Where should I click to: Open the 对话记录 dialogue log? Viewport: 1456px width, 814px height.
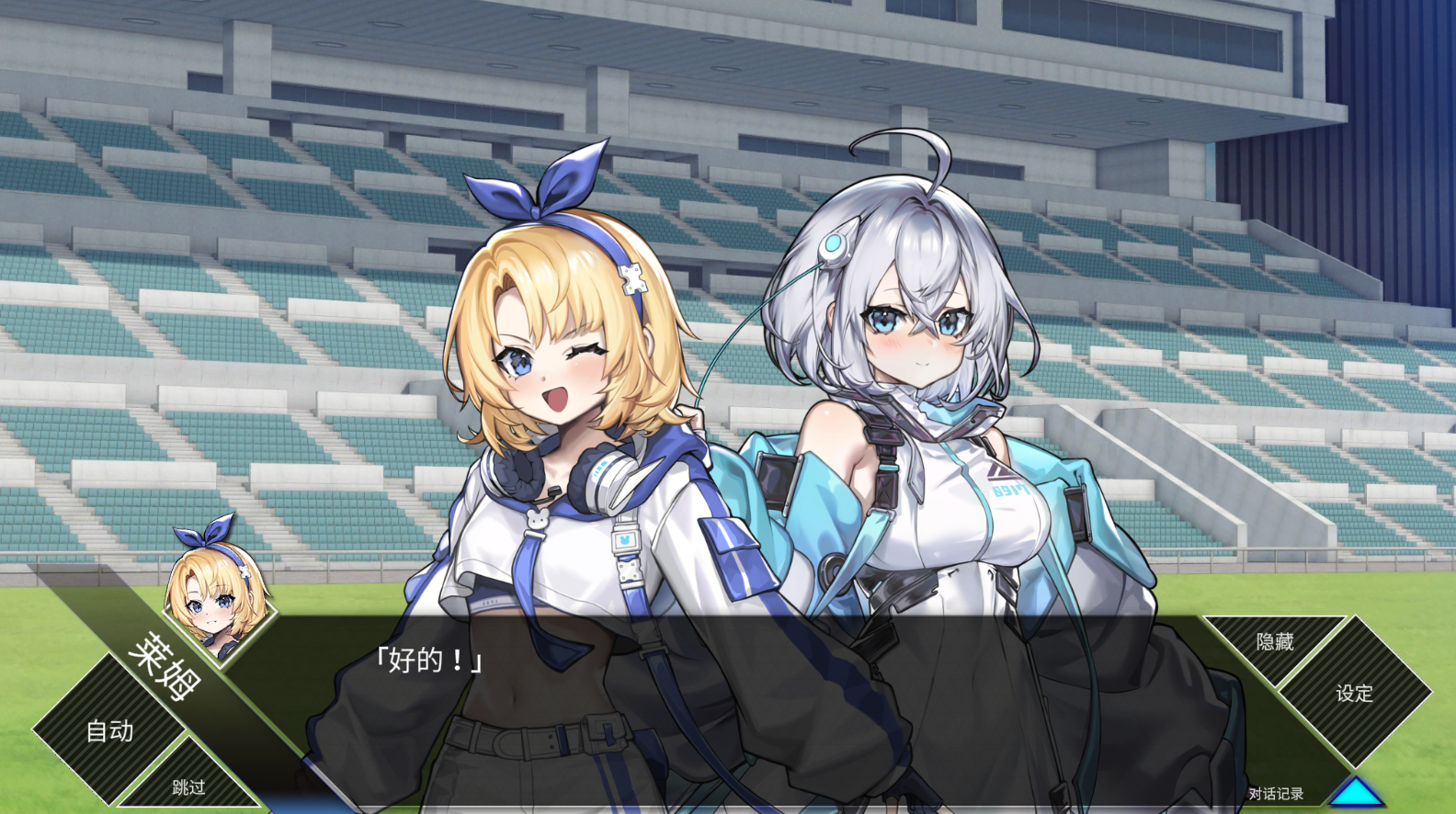click(1275, 794)
